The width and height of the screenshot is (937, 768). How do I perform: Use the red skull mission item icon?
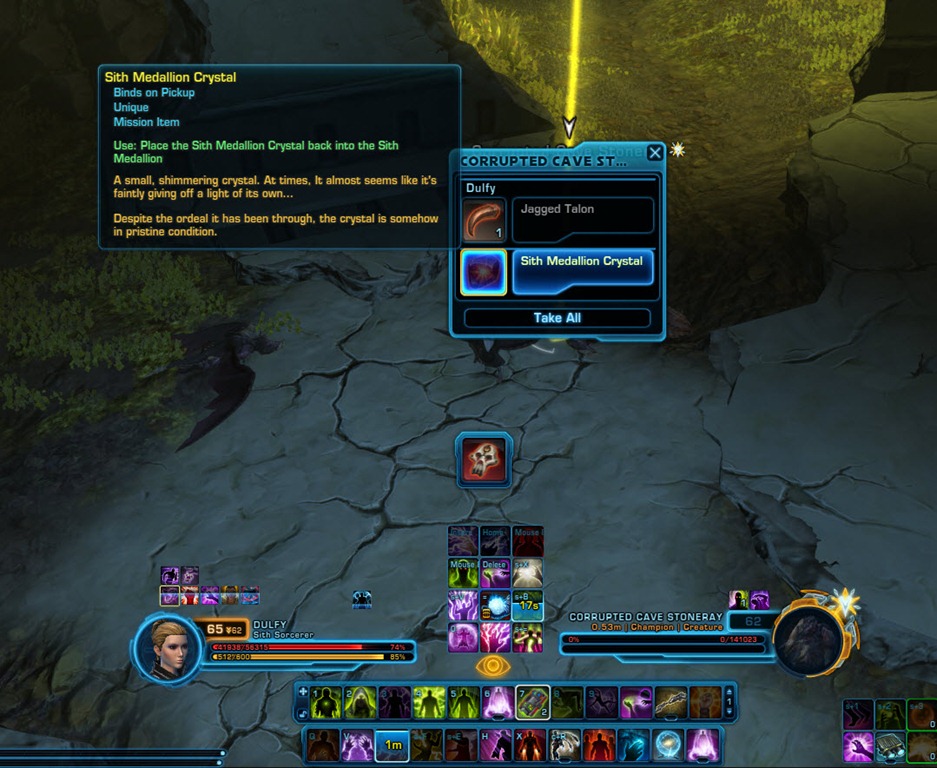pyautogui.click(x=484, y=459)
